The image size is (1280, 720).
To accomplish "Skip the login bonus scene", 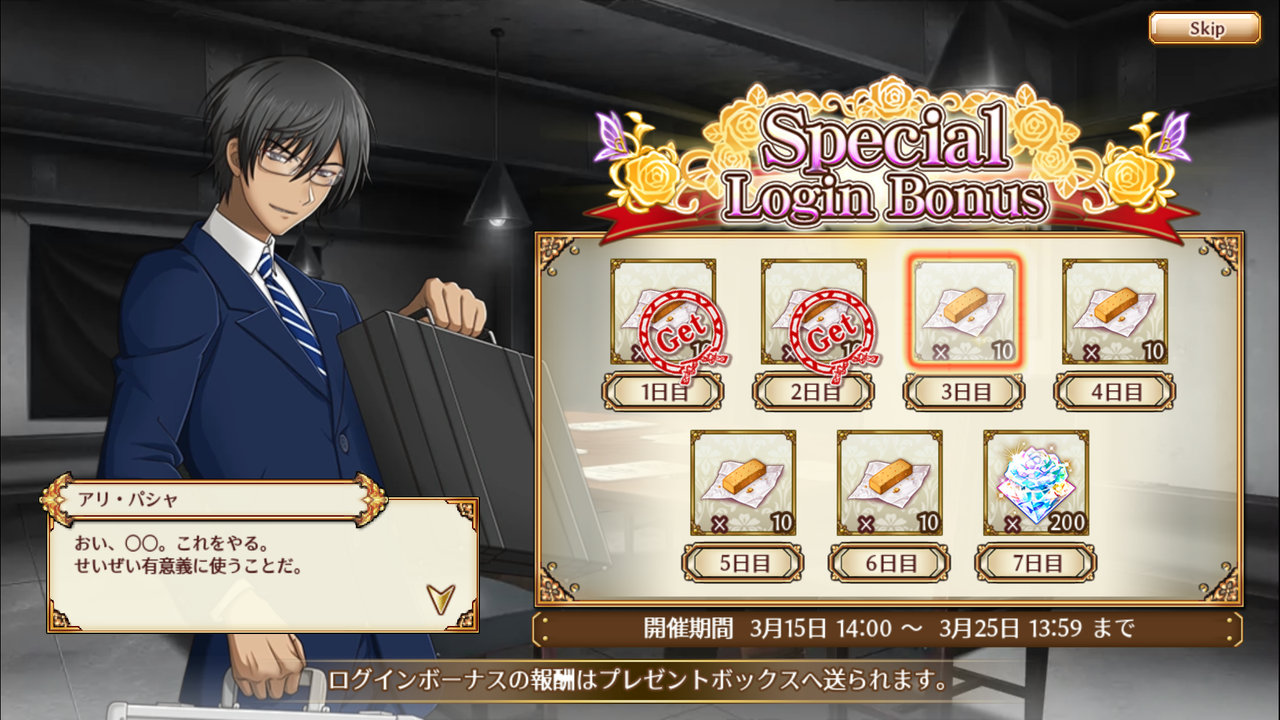I will coord(1204,28).
